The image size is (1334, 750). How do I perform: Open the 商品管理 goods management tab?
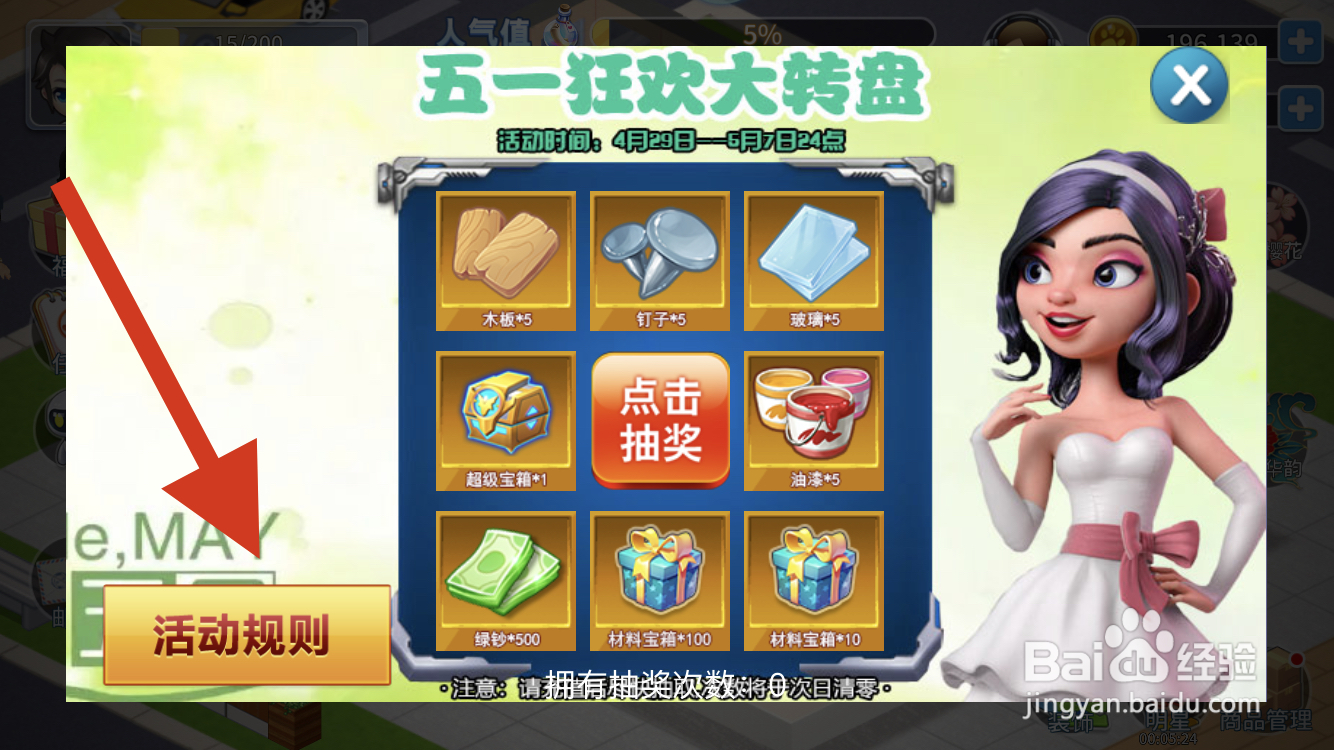pos(1266,722)
